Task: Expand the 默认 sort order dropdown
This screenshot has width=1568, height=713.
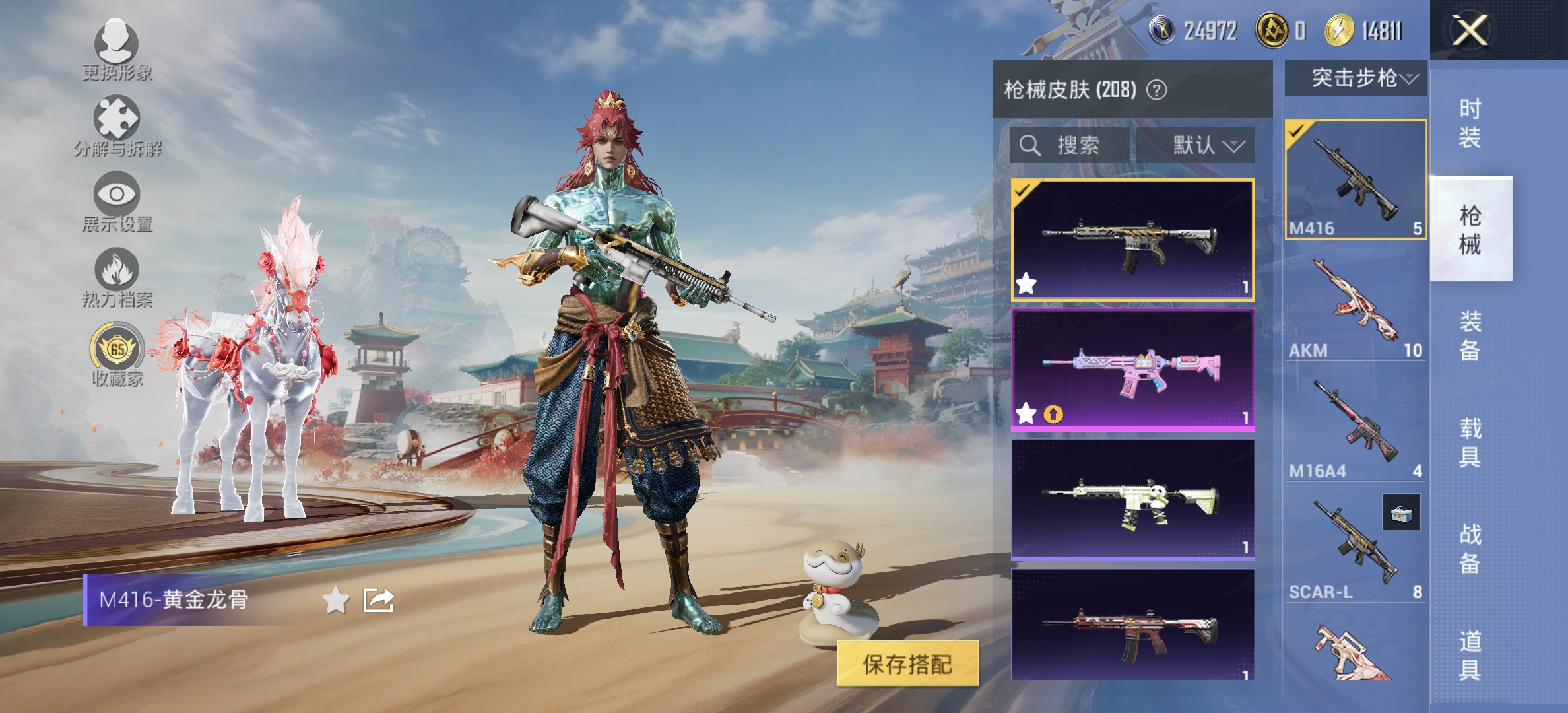Action: coord(1206,146)
